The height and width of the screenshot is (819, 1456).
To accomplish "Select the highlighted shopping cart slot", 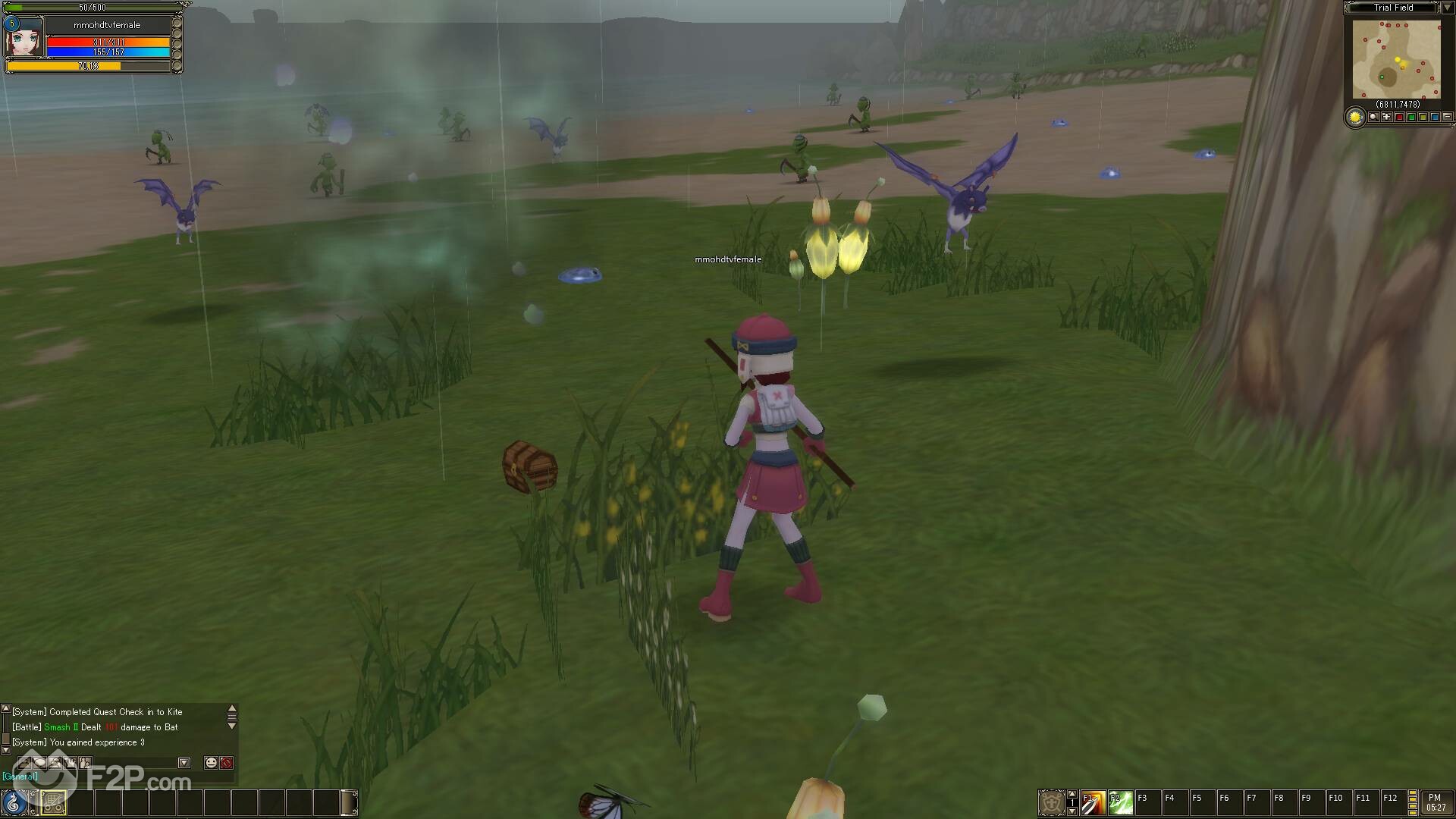I will [53, 802].
